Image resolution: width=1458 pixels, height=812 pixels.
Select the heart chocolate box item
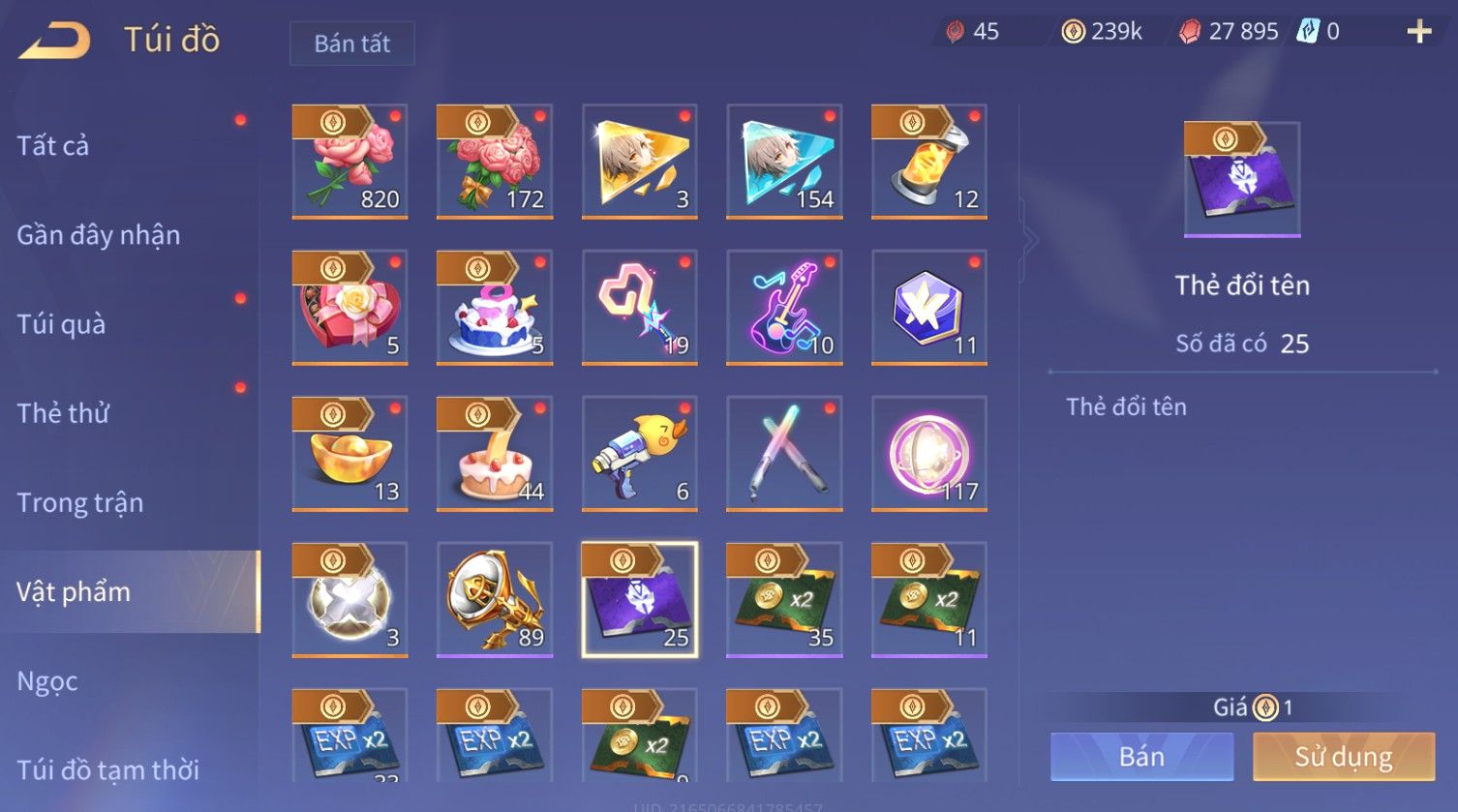click(349, 308)
